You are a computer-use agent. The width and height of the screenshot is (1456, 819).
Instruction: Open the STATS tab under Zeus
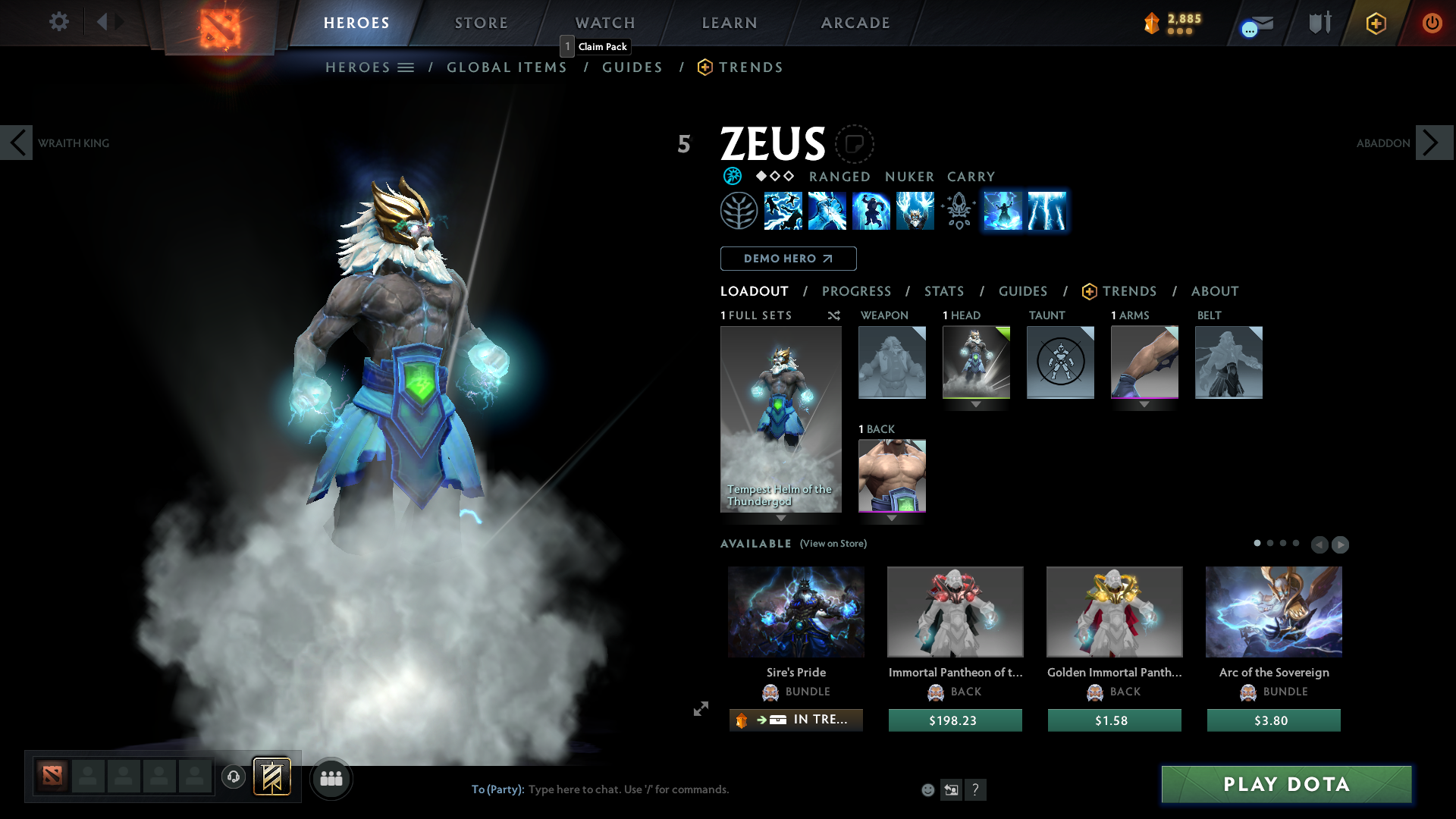click(x=943, y=291)
